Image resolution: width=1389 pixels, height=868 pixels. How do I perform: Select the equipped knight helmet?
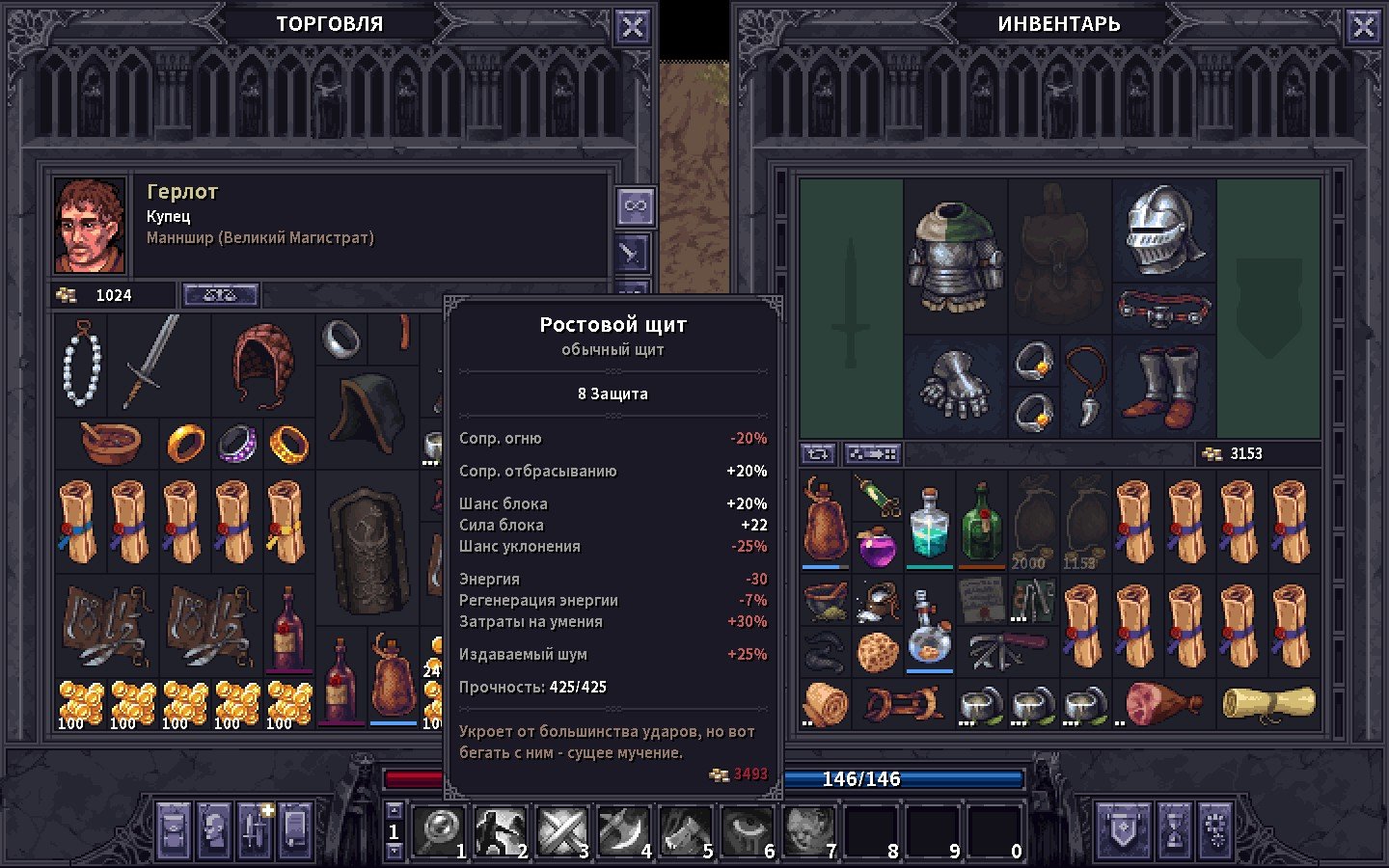coord(1164,230)
